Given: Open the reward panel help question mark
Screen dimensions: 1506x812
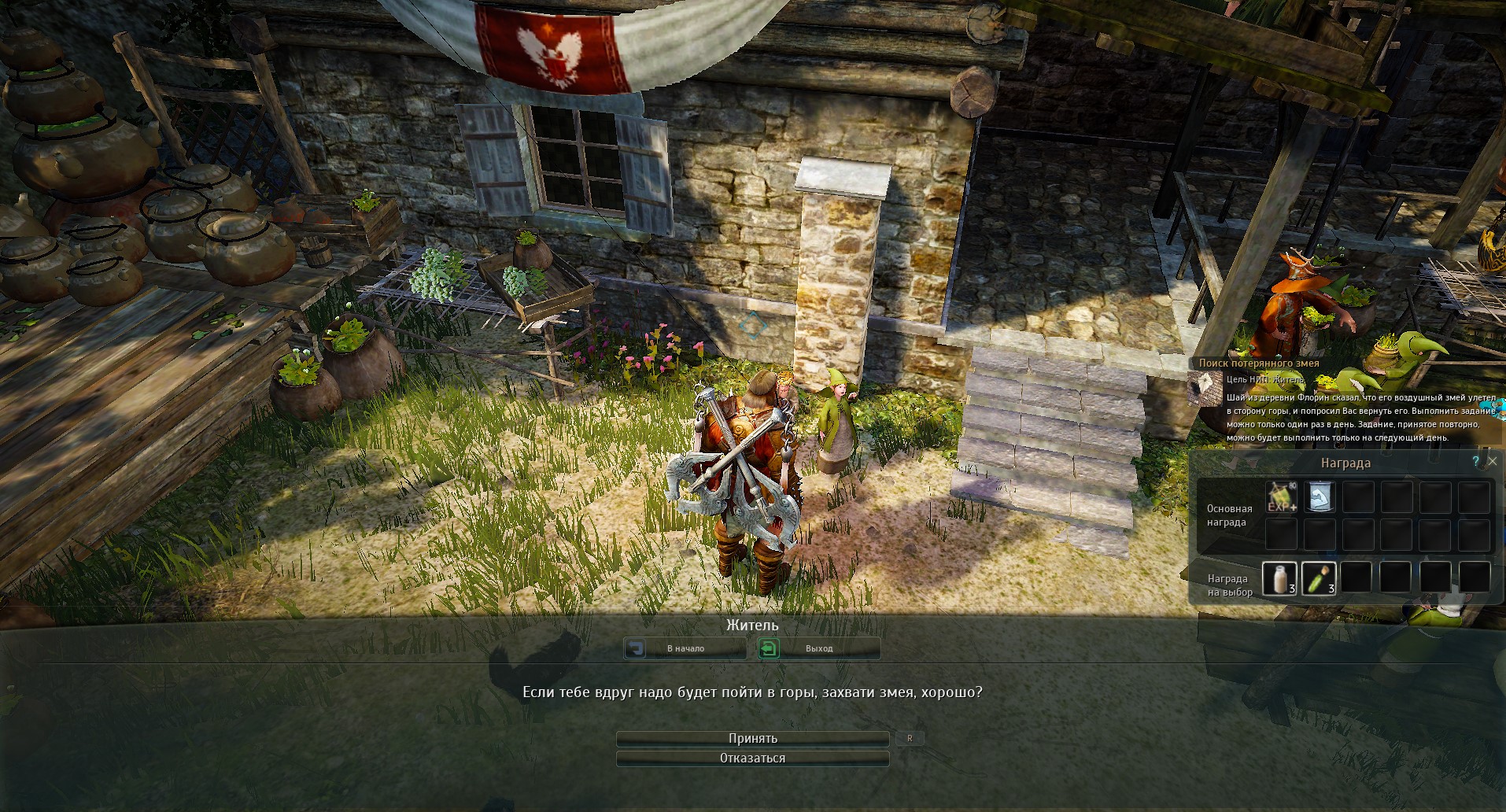Looking at the screenshot, I should tap(1475, 462).
